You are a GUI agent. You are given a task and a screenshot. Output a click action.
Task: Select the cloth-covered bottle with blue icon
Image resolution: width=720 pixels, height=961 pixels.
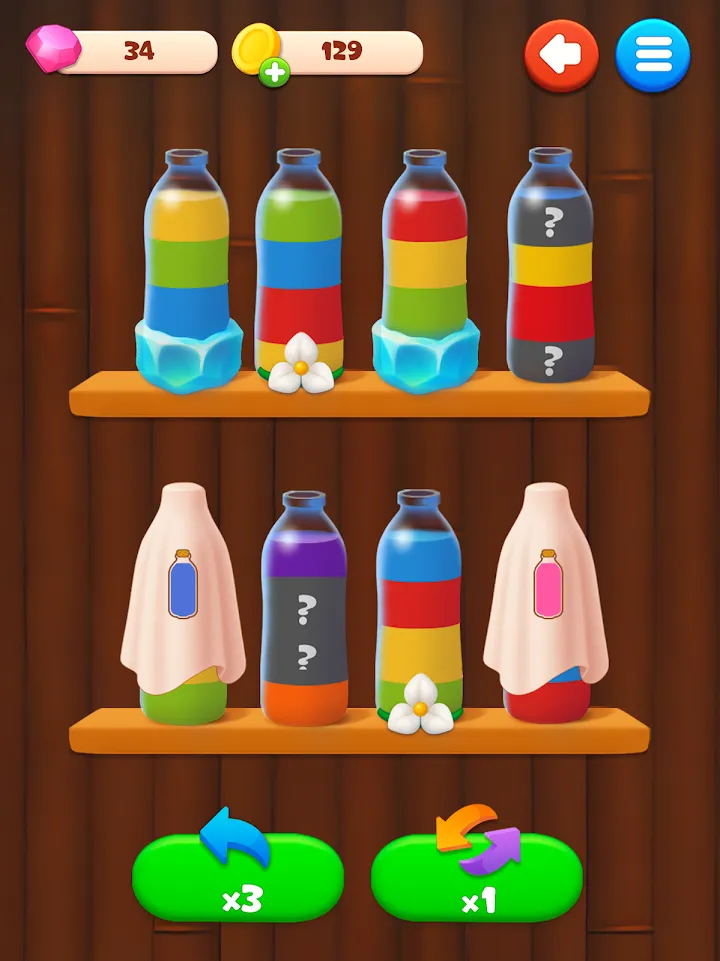tap(182, 600)
